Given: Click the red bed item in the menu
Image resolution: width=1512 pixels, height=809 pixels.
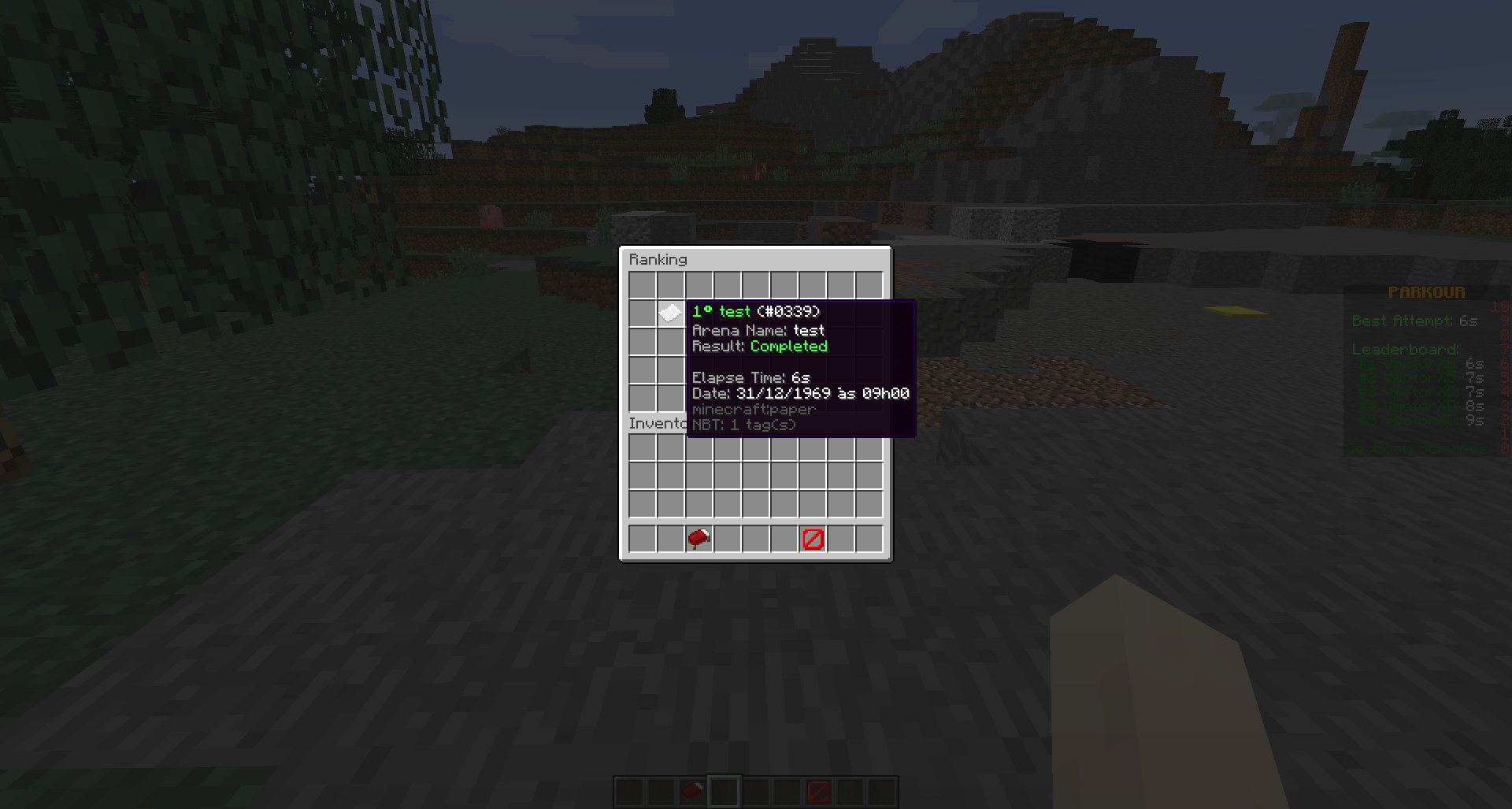Looking at the screenshot, I should tap(699, 539).
